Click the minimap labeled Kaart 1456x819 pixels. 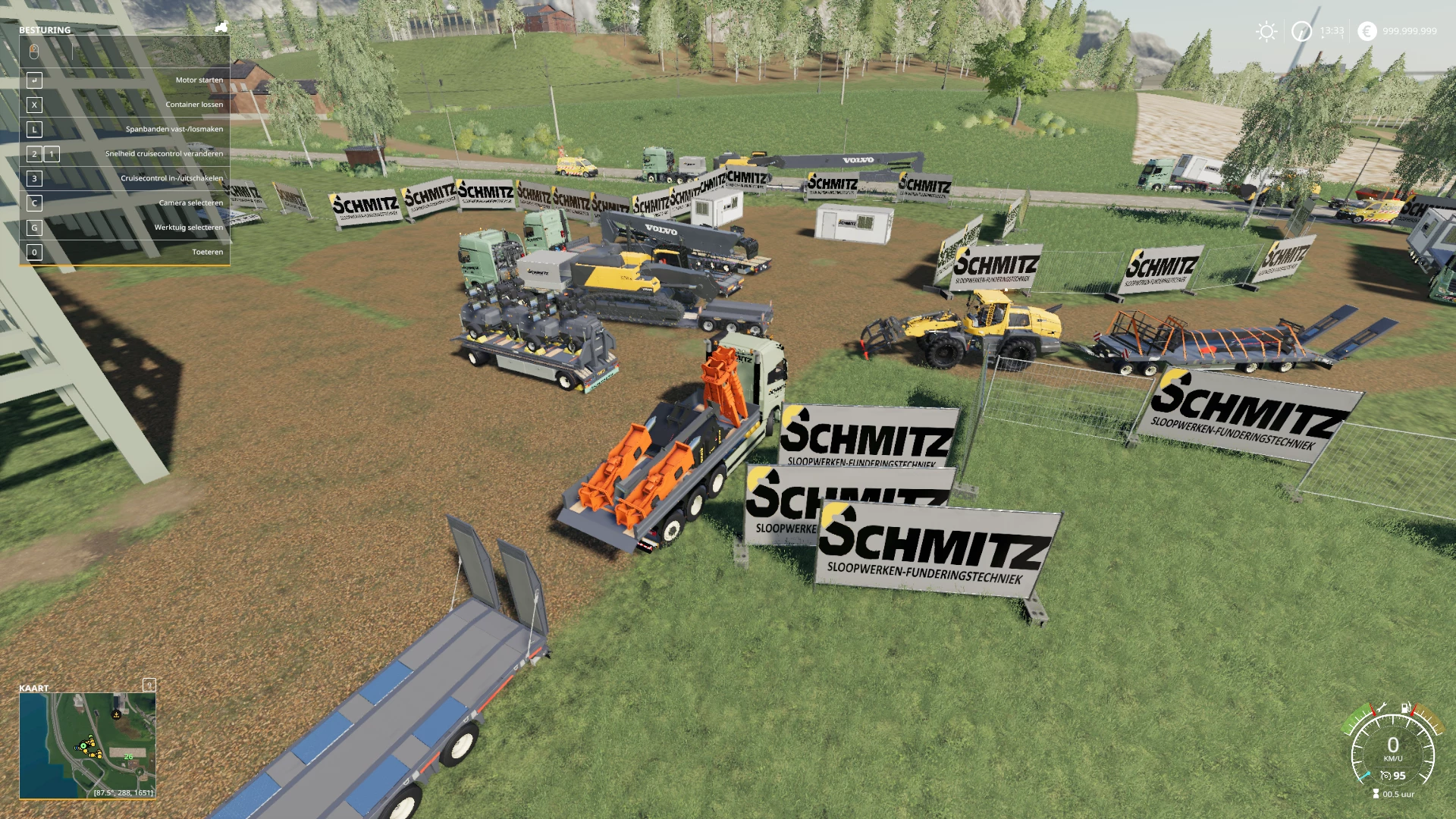tap(87, 745)
